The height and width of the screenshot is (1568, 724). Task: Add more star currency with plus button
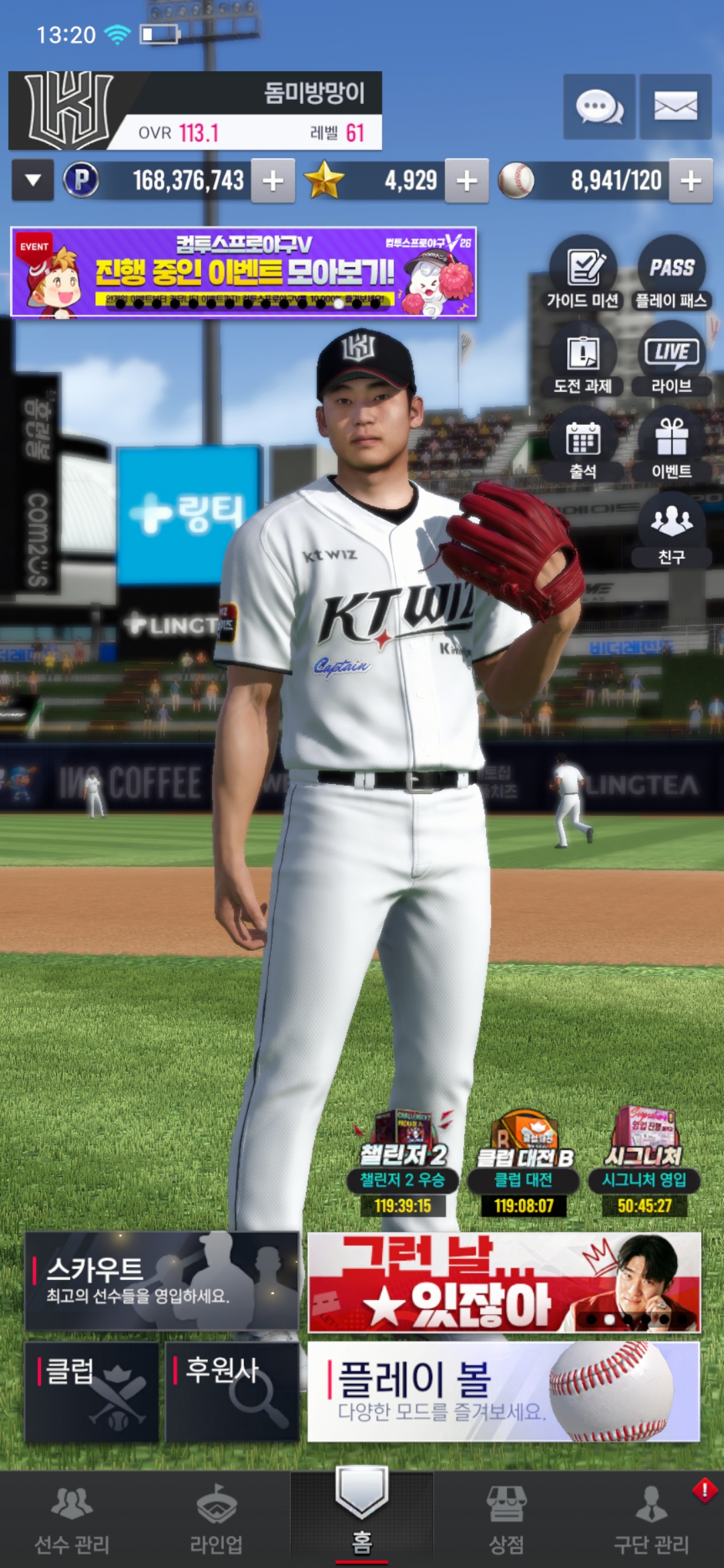coord(467,180)
